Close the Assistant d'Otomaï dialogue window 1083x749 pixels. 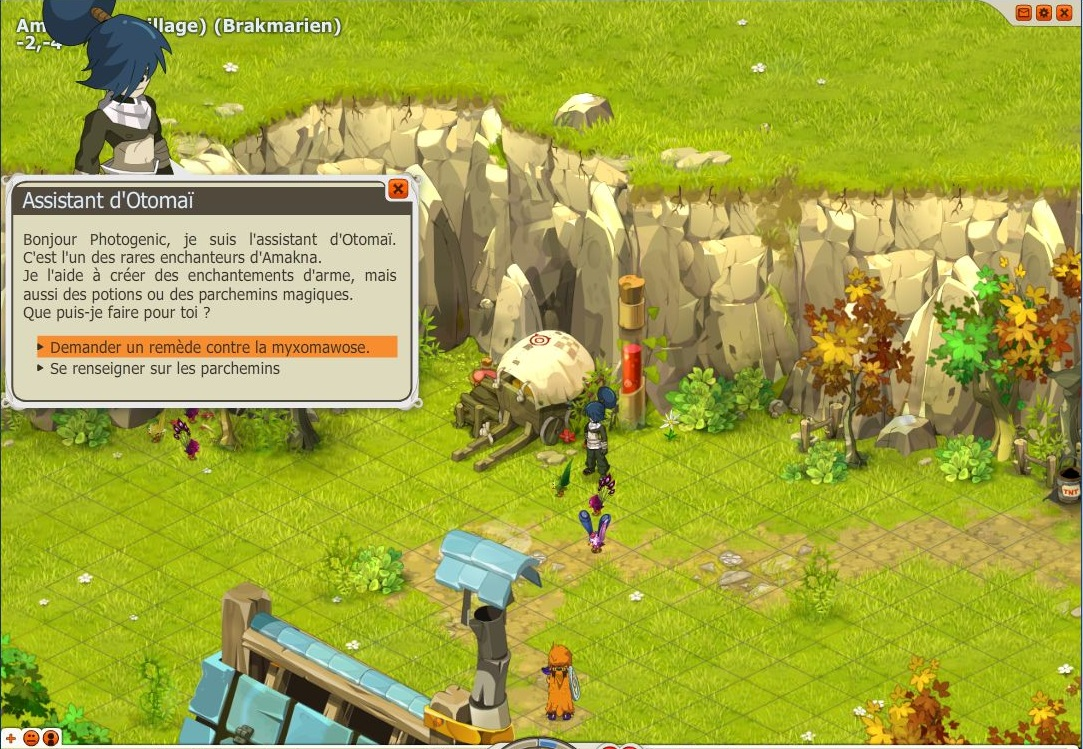(398, 189)
